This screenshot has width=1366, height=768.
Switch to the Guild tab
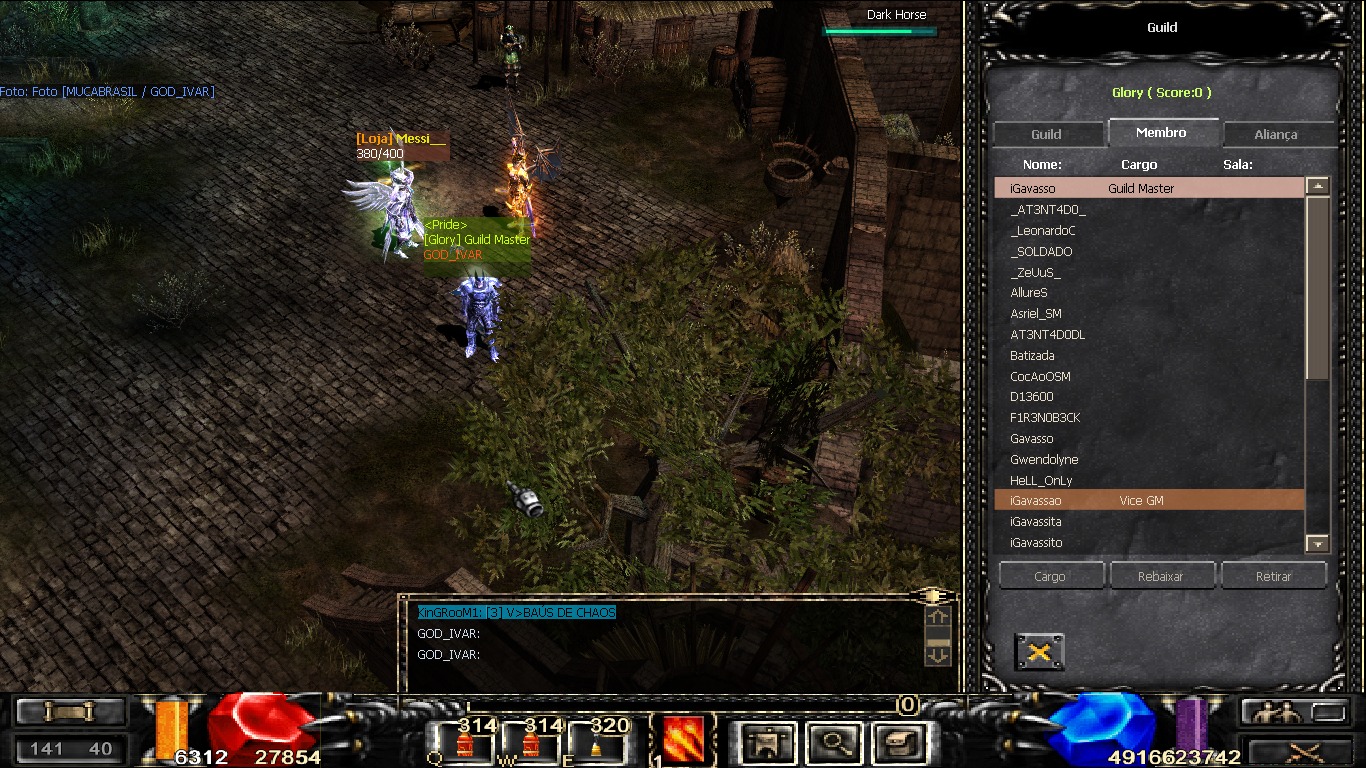(1046, 134)
